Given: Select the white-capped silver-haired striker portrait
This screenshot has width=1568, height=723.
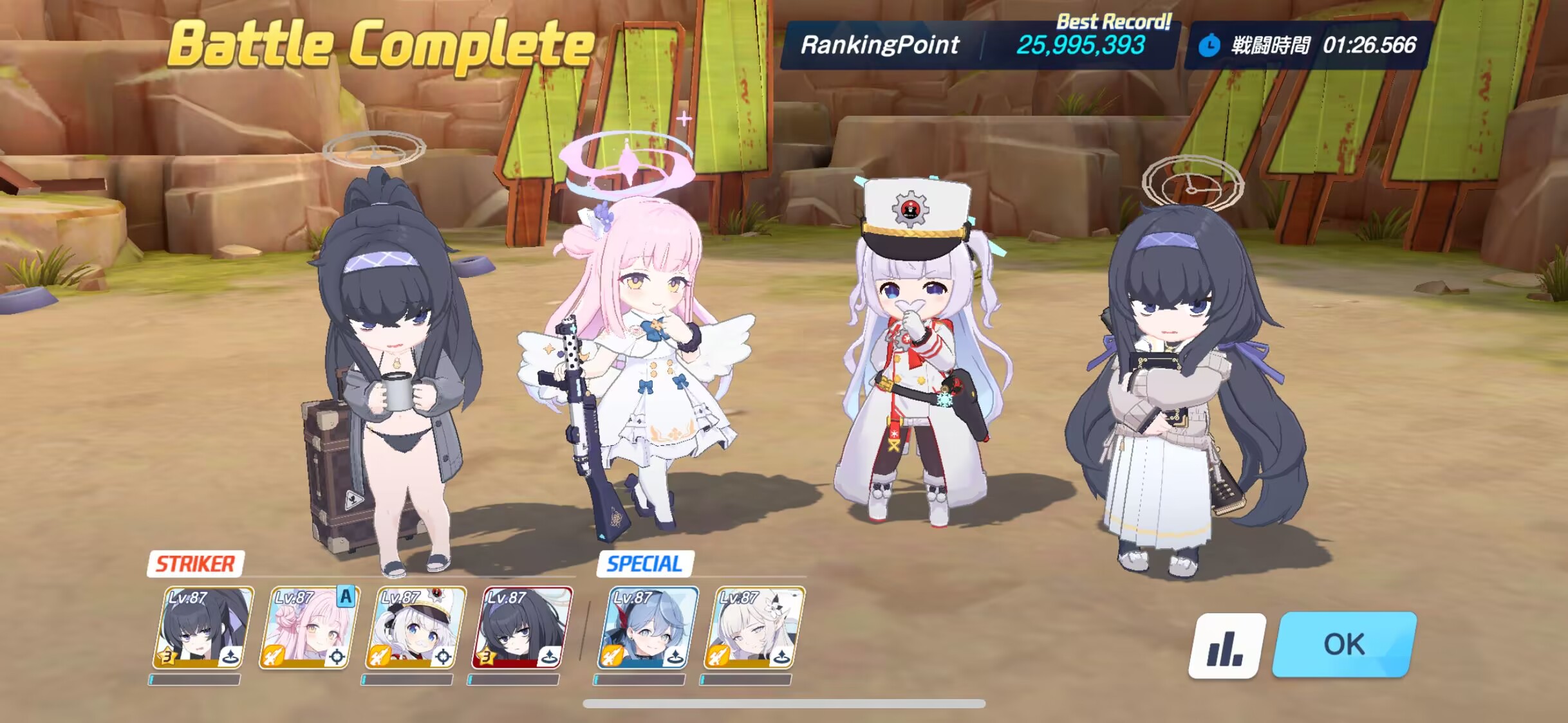Looking at the screenshot, I should pos(415,628).
